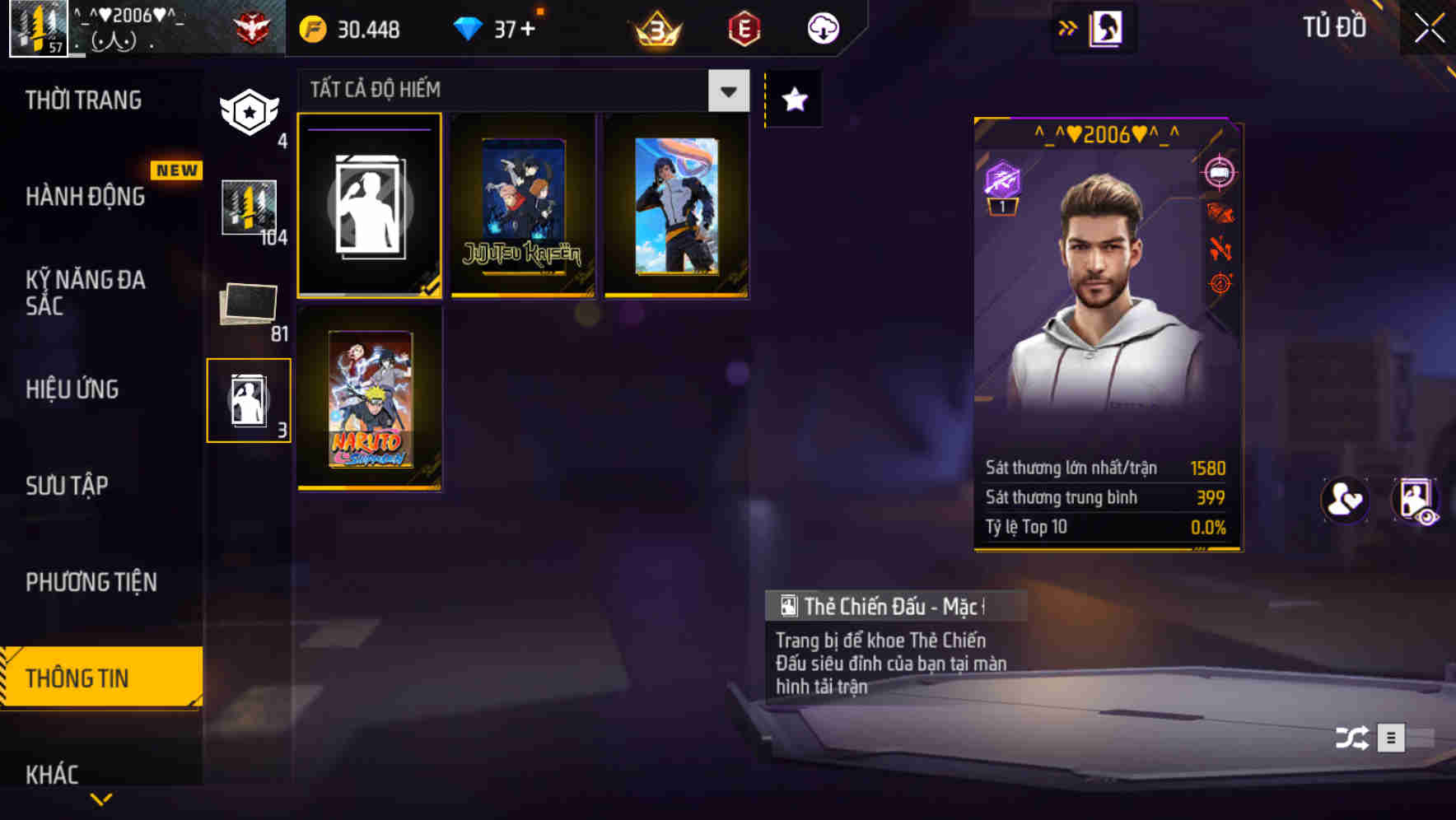Click the gold balance 30.448 to add more
1456x820 pixels.
354,29
